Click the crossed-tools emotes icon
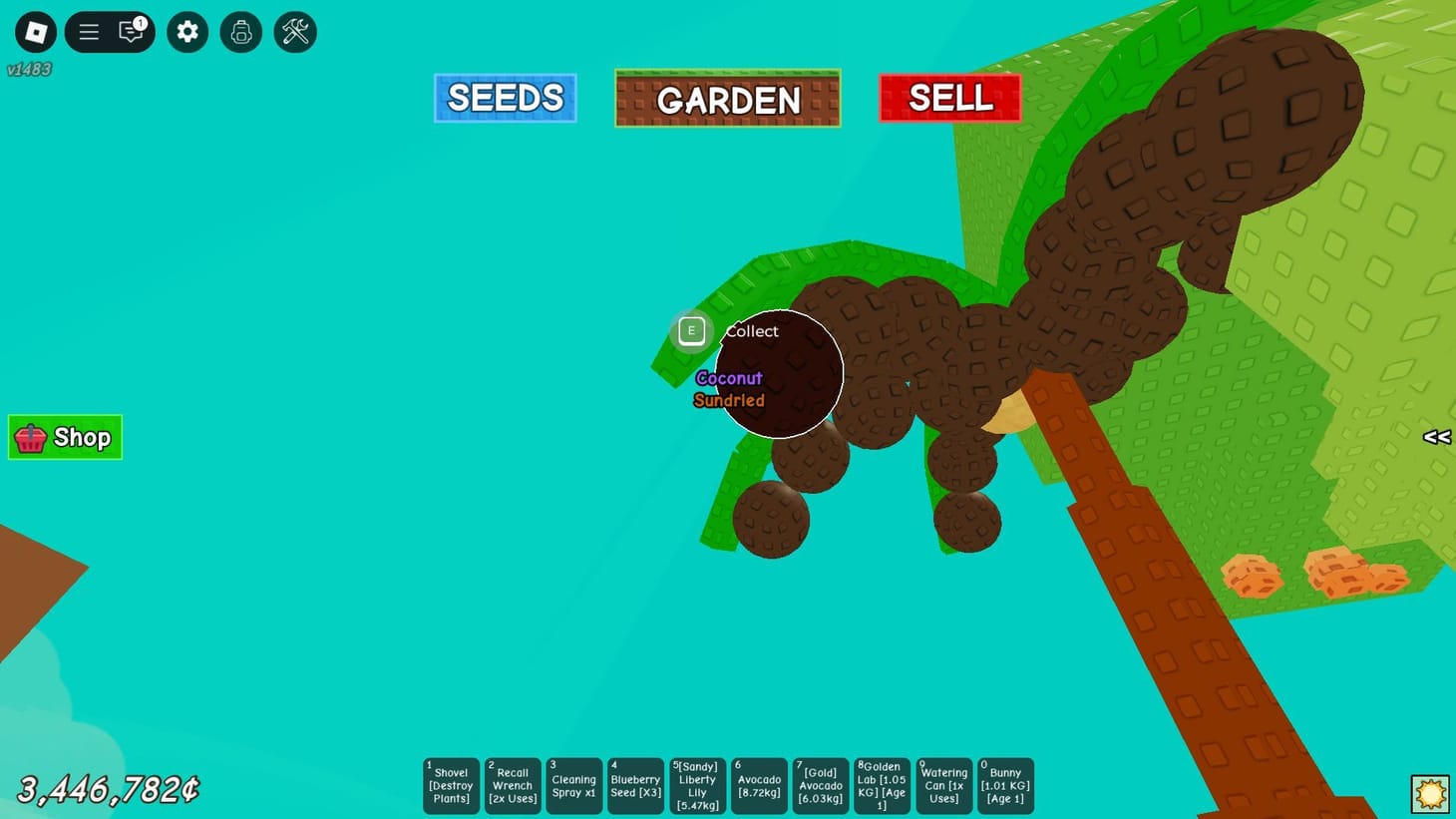The width and height of the screenshot is (1456, 819). (x=294, y=31)
